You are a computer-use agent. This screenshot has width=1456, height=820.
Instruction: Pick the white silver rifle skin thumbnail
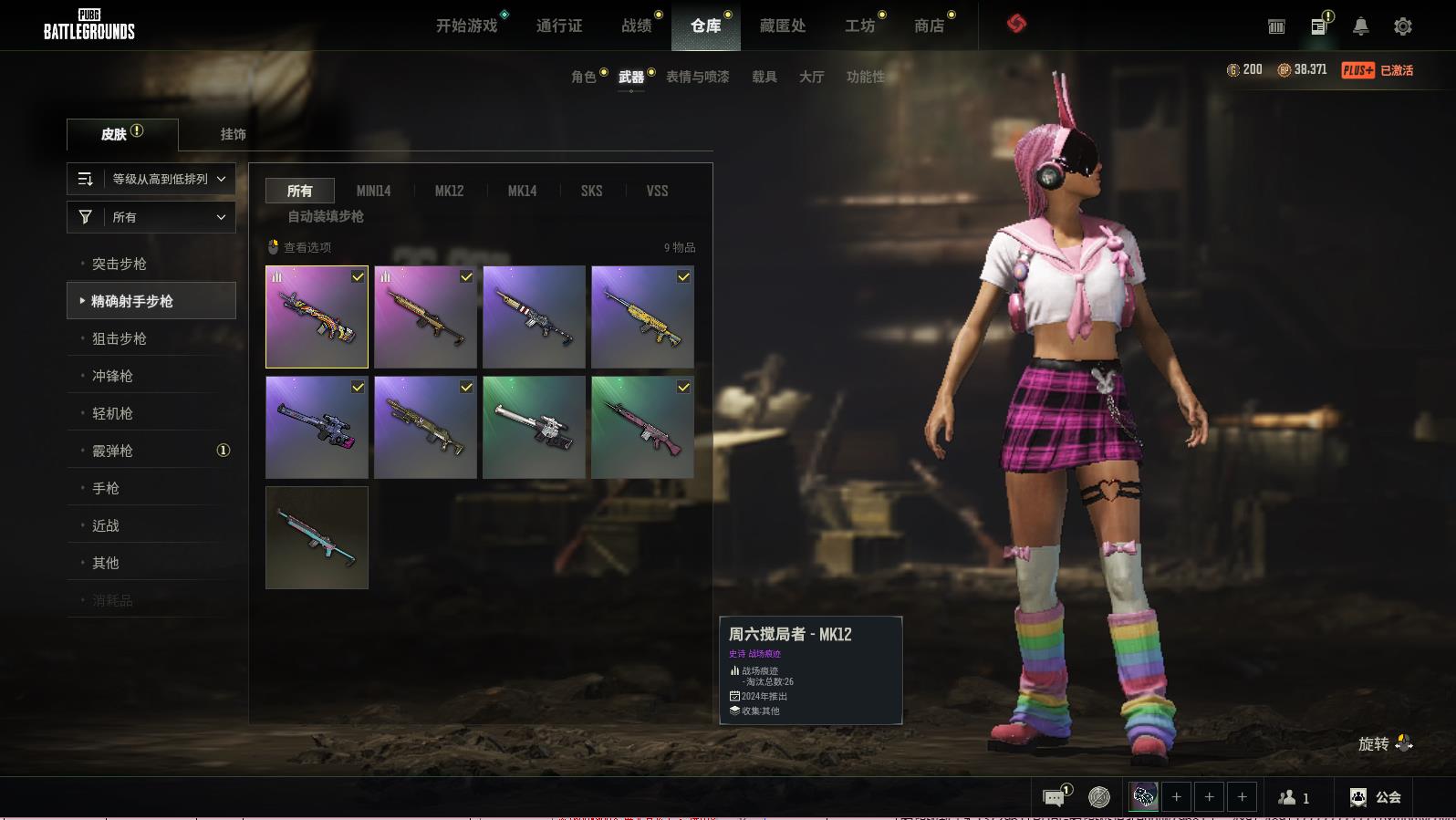coord(534,427)
